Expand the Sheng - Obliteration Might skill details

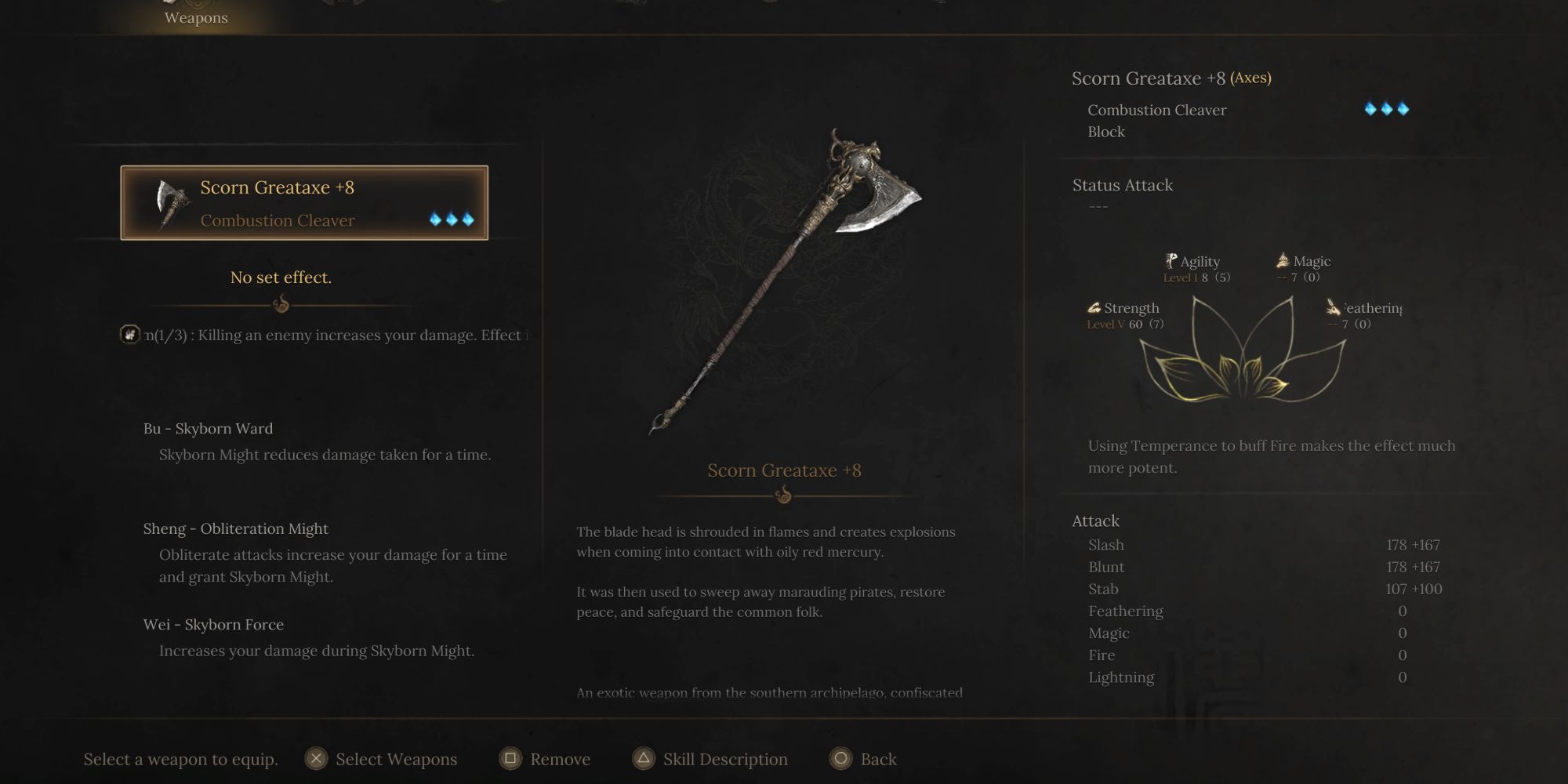pyautogui.click(x=236, y=528)
